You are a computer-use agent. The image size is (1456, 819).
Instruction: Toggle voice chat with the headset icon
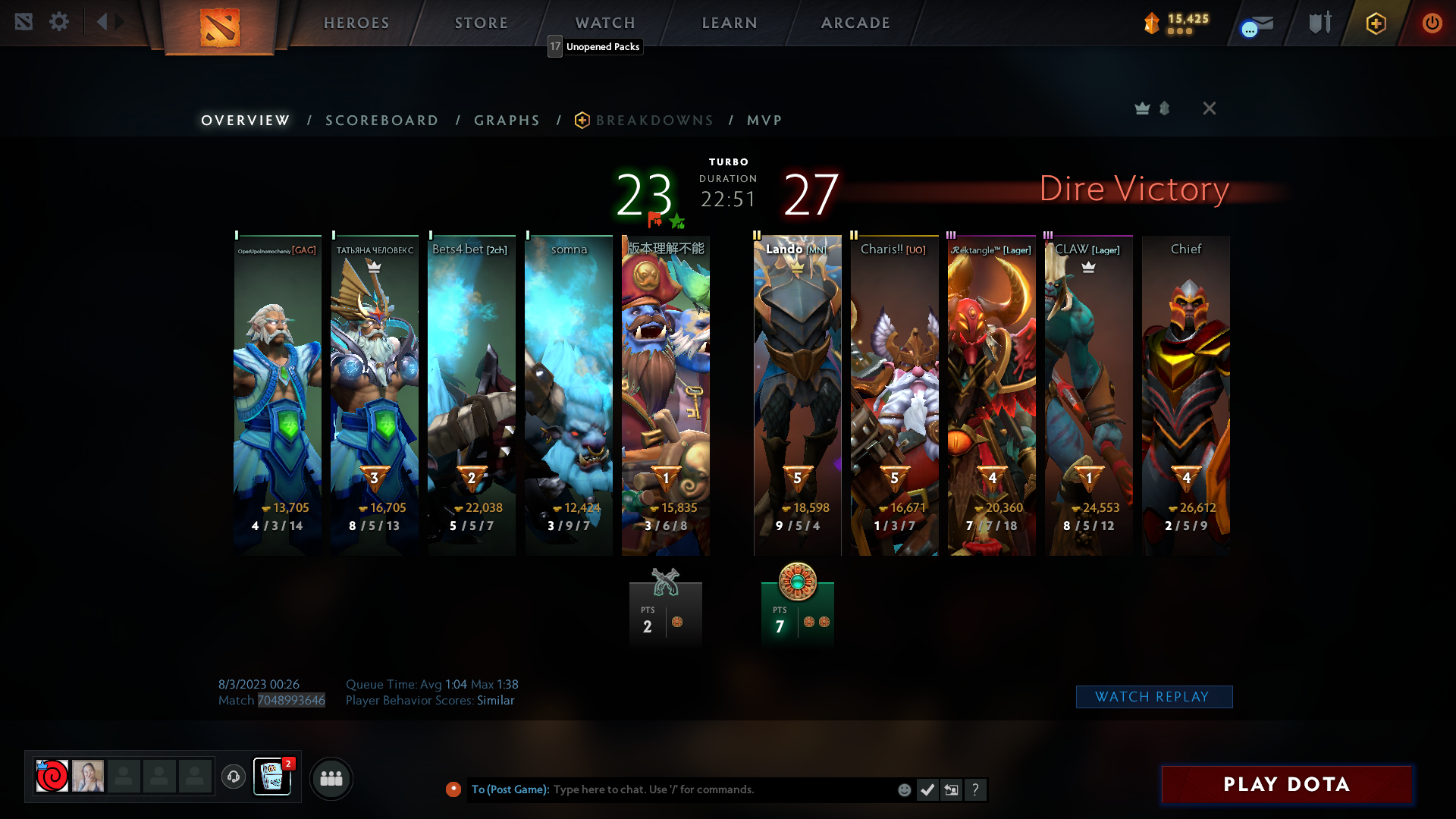pyautogui.click(x=234, y=777)
